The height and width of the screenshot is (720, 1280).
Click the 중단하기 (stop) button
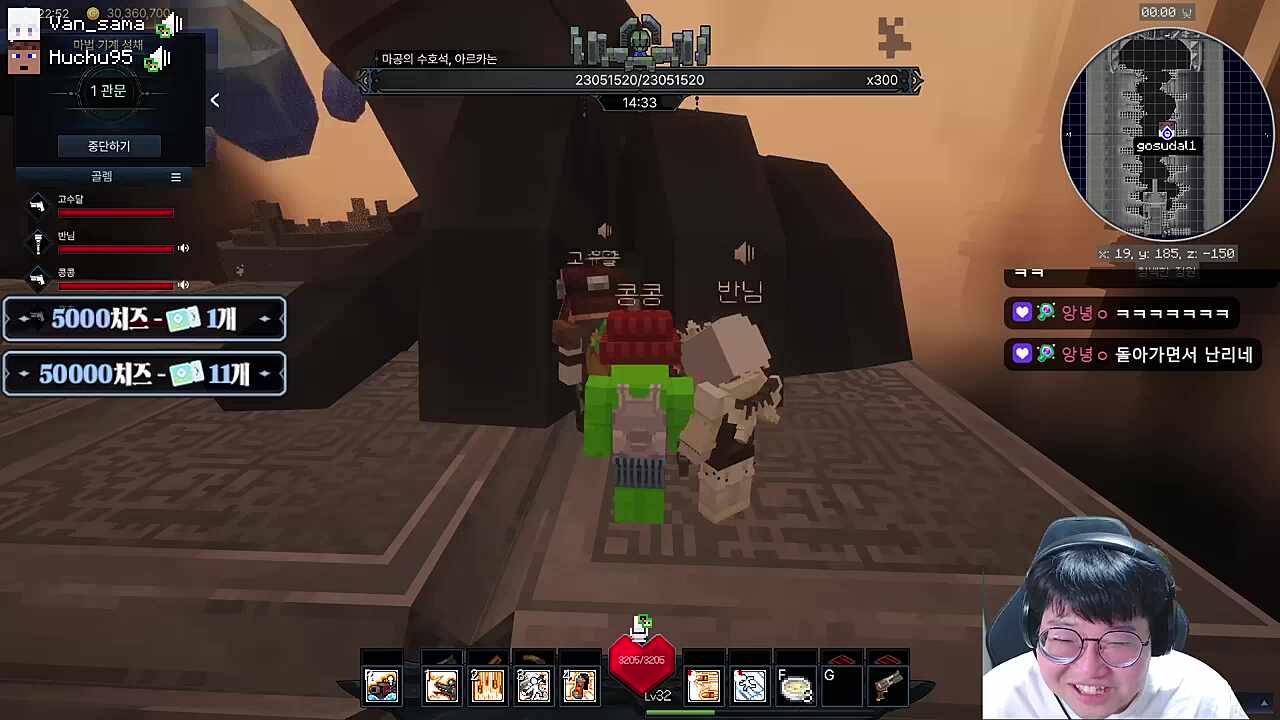108,146
